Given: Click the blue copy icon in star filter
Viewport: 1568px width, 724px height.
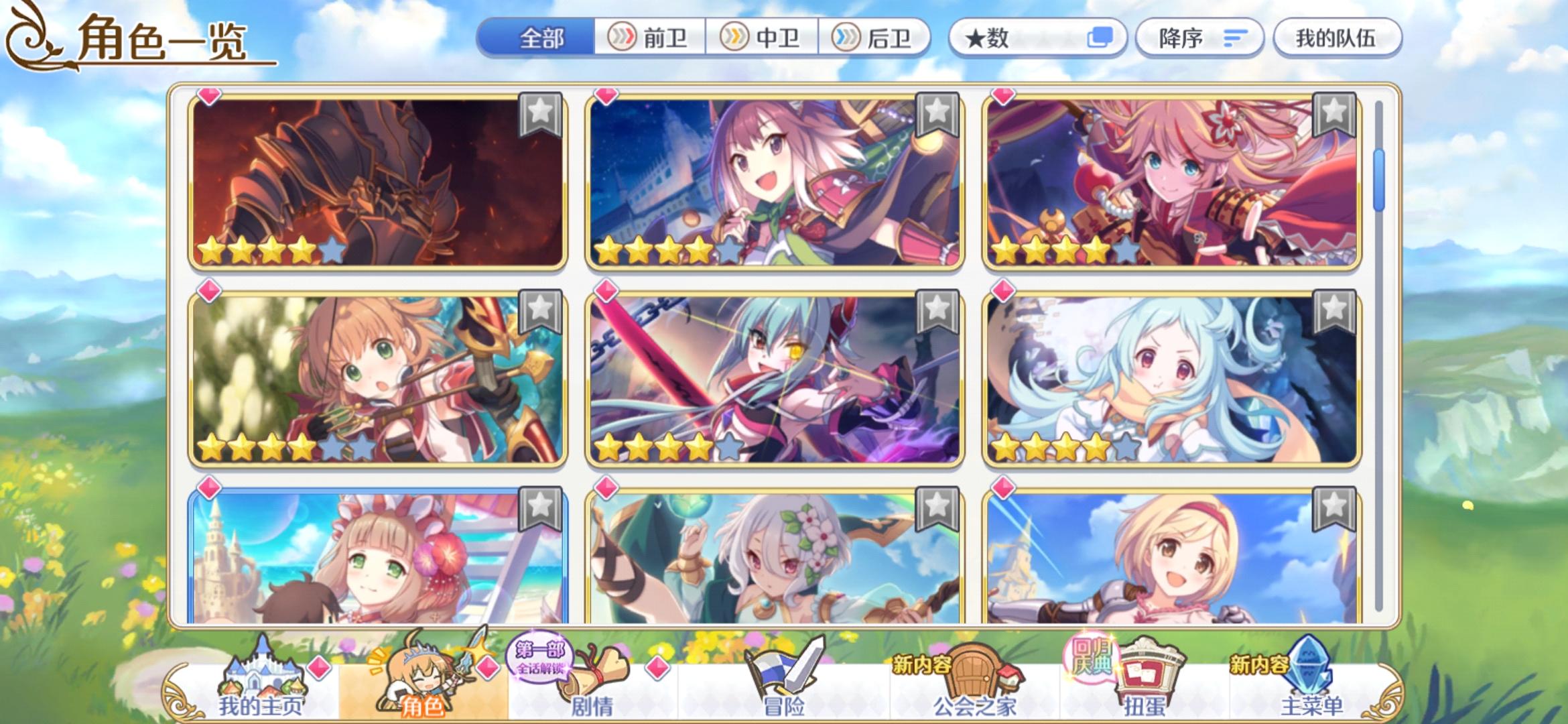Looking at the screenshot, I should (x=1102, y=38).
